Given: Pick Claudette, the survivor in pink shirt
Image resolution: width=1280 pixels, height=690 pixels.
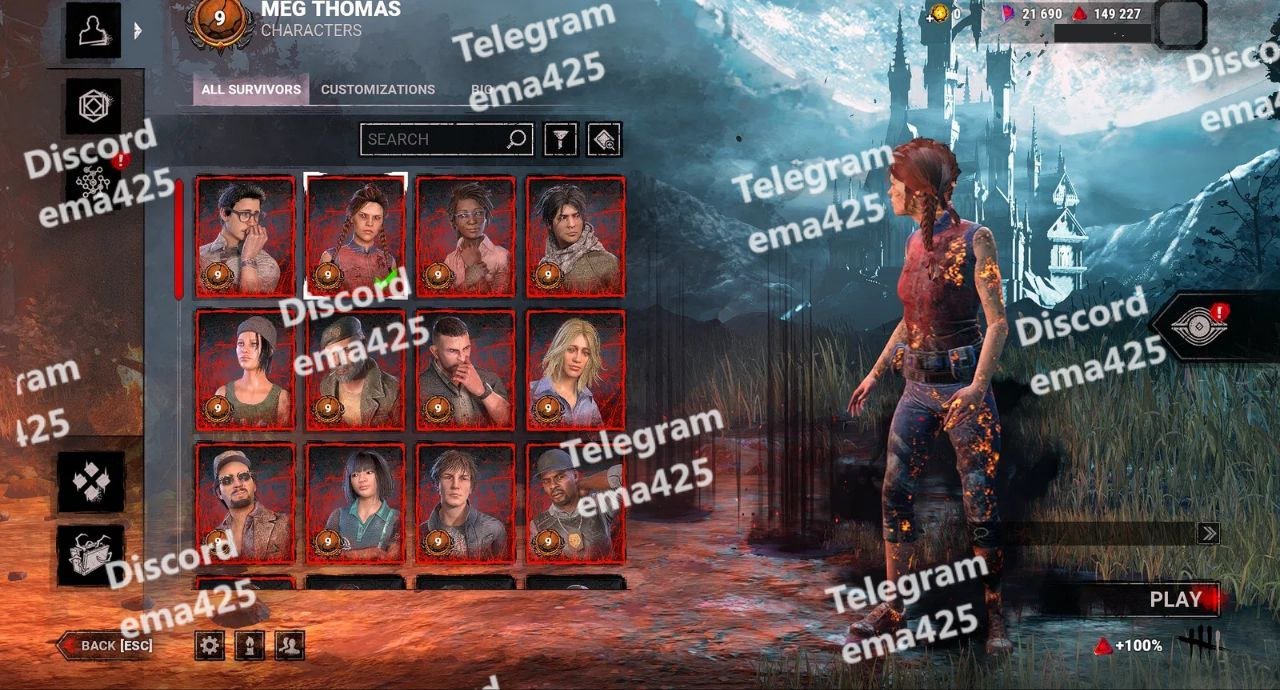Looking at the screenshot, I should point(466,237).
